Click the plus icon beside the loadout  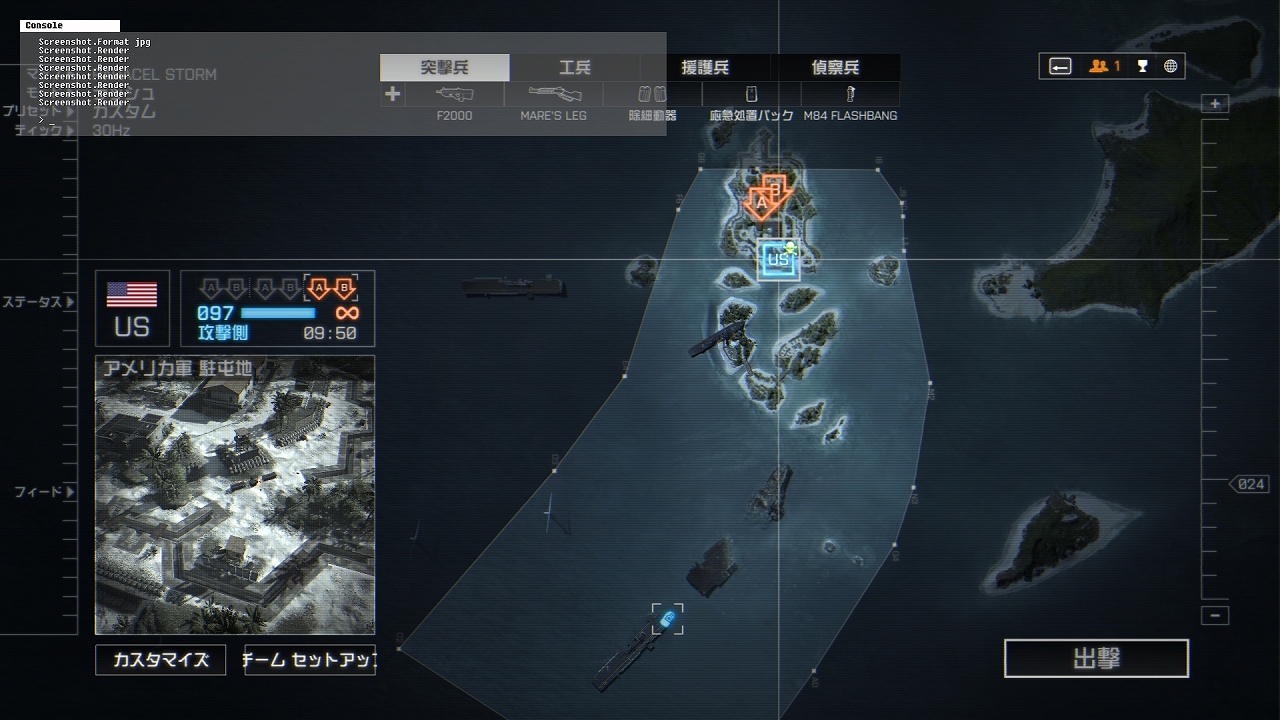[x=392, y=94]
